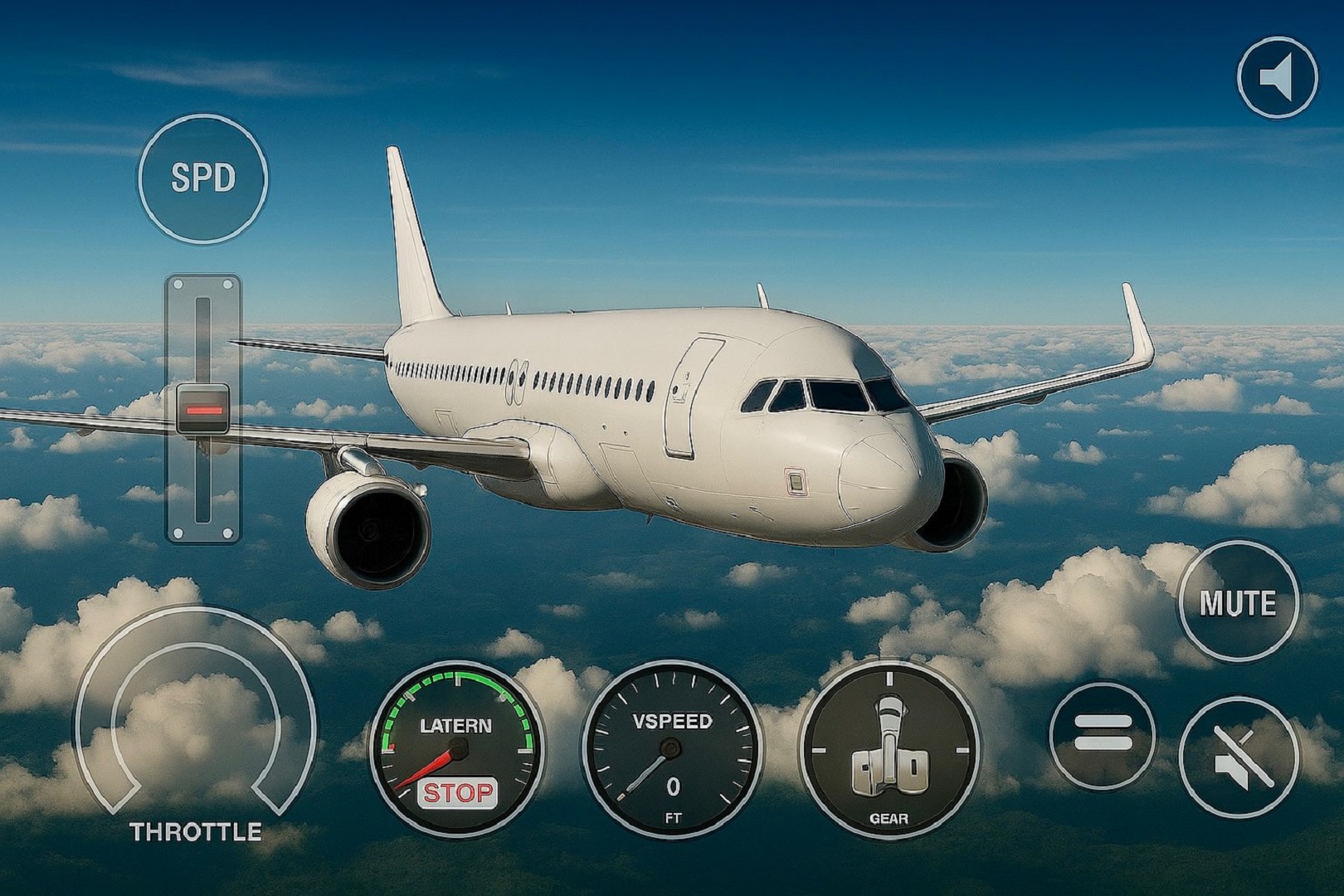The width and height of the screenshot is (1344, 896).
Task: Open the game menu via the equals-sign icon
Action: click(x=1103, y=732)
